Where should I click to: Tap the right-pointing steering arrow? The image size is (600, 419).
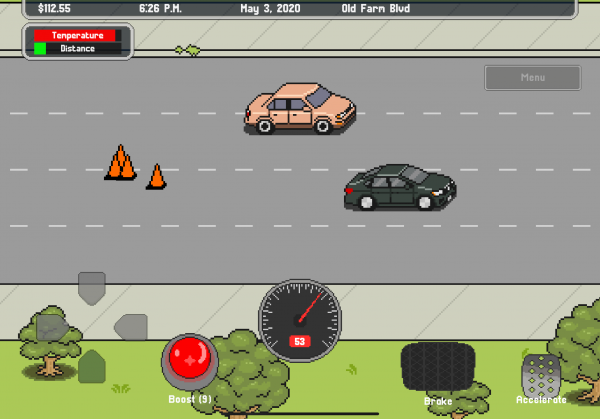52,326
